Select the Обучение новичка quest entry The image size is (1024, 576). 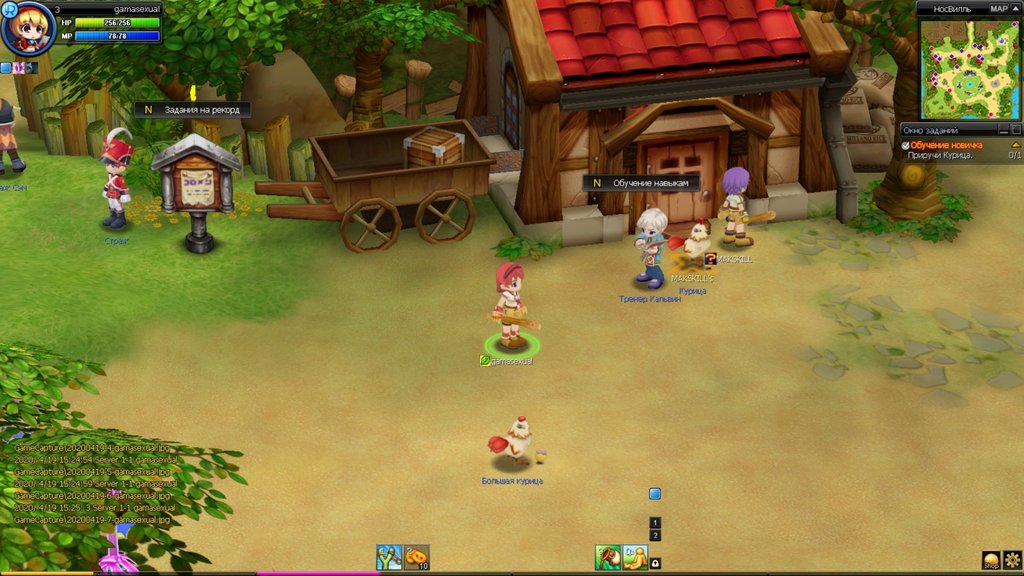coord(946,145)
